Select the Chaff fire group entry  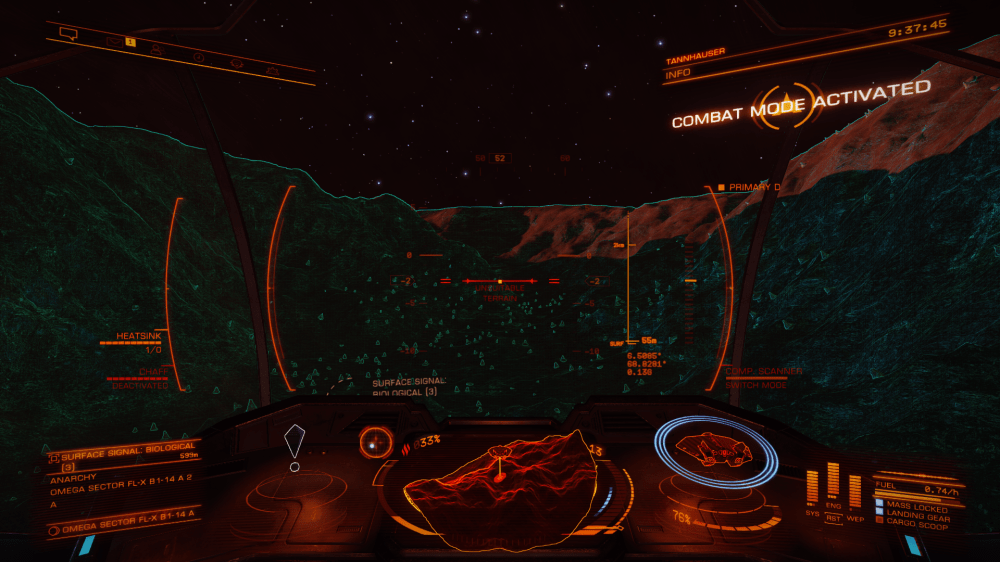[140, 372]
